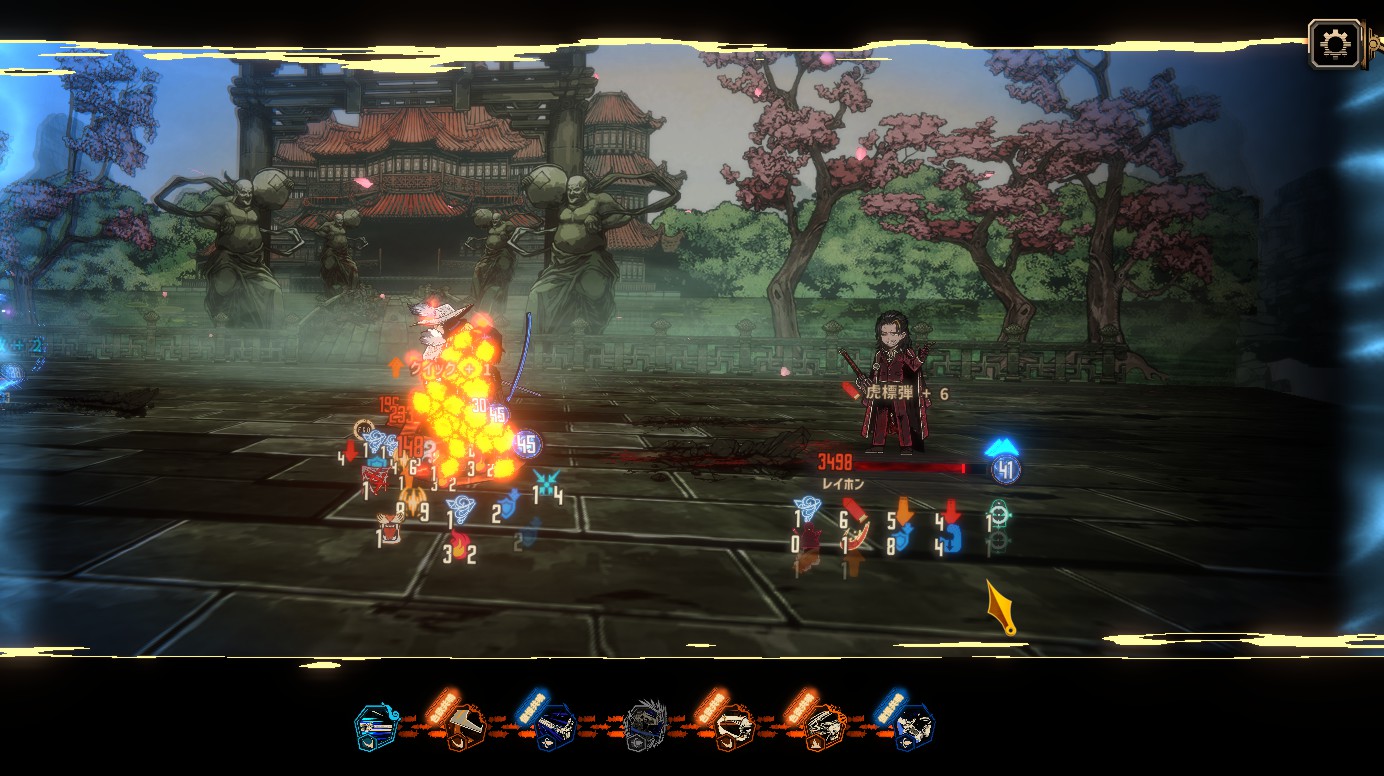Open the gear settings menu
1384x776 pixels.
point(1335,44)
